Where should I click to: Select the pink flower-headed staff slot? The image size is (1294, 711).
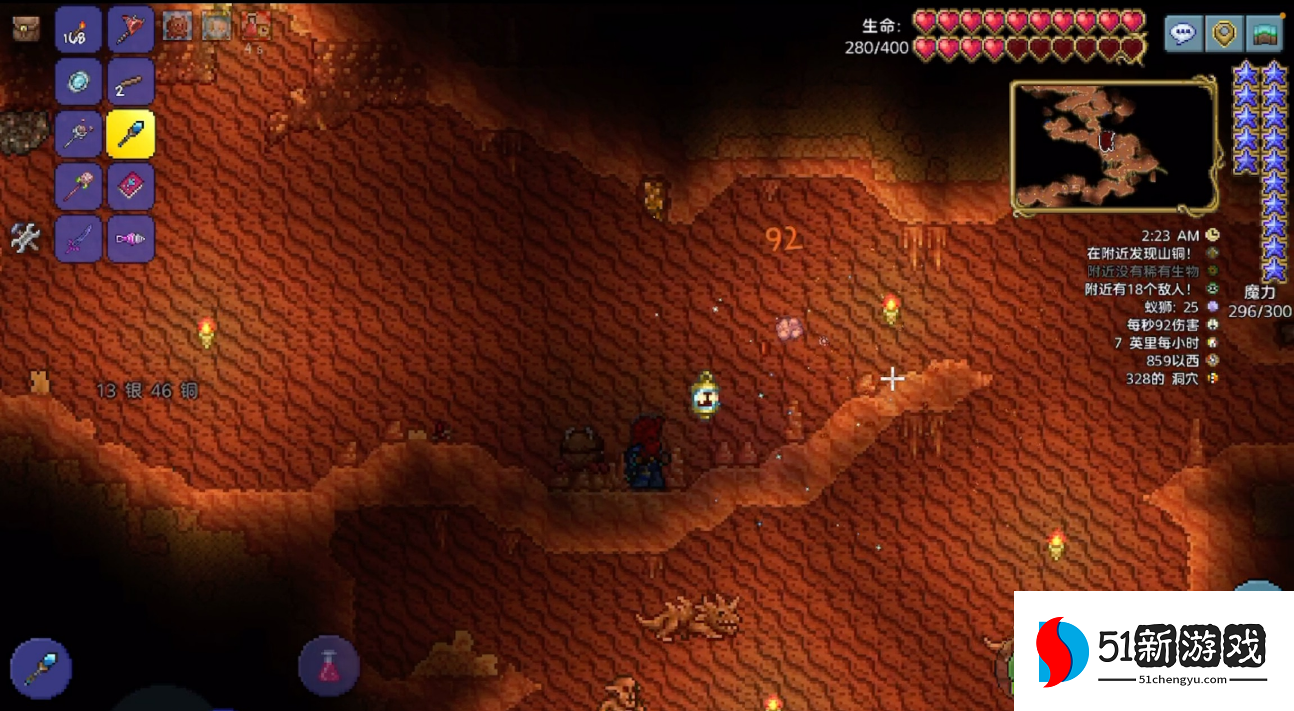tap(78, 187)
